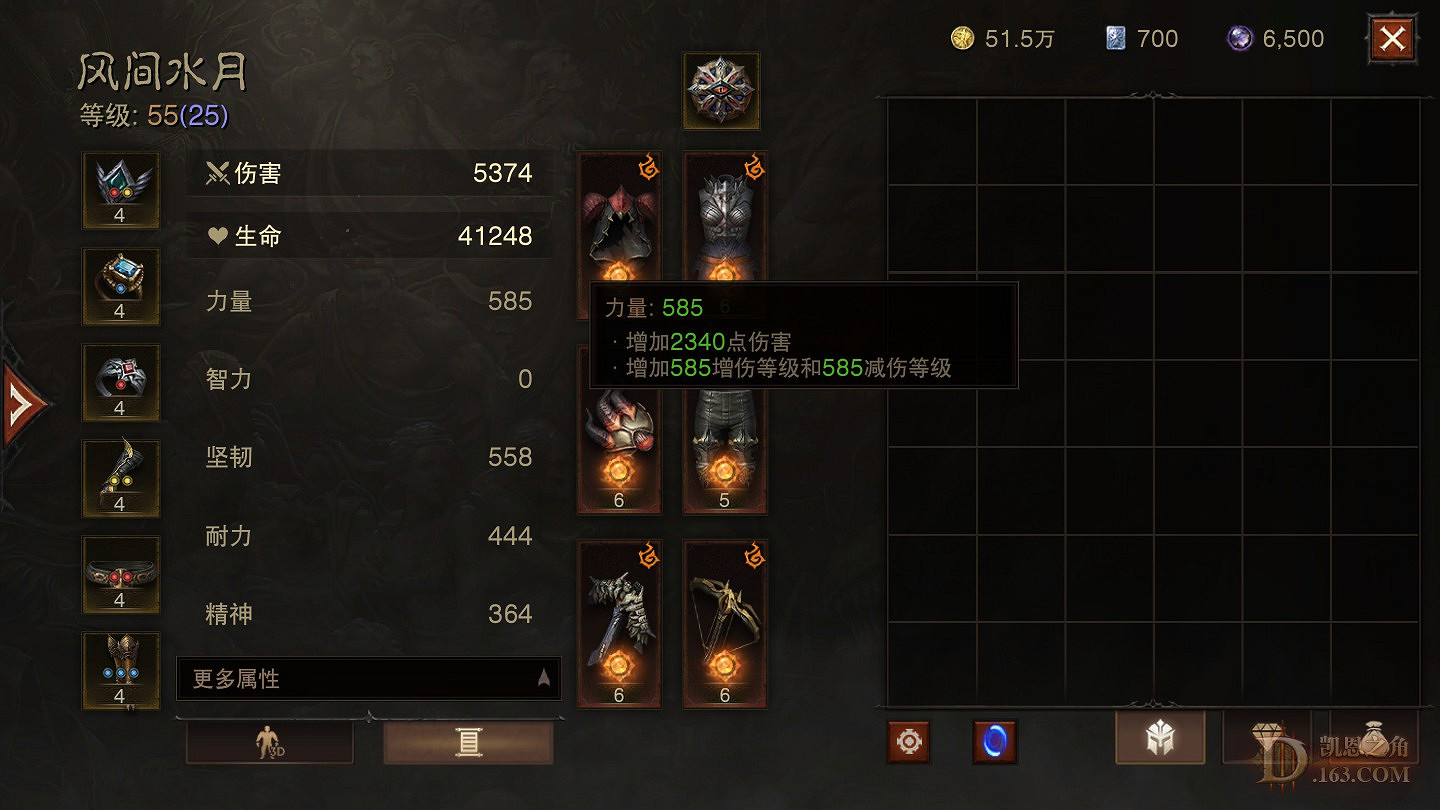Open the equipped chest armor piece
Screen dimensions: 1440x810
pos(723,220)
